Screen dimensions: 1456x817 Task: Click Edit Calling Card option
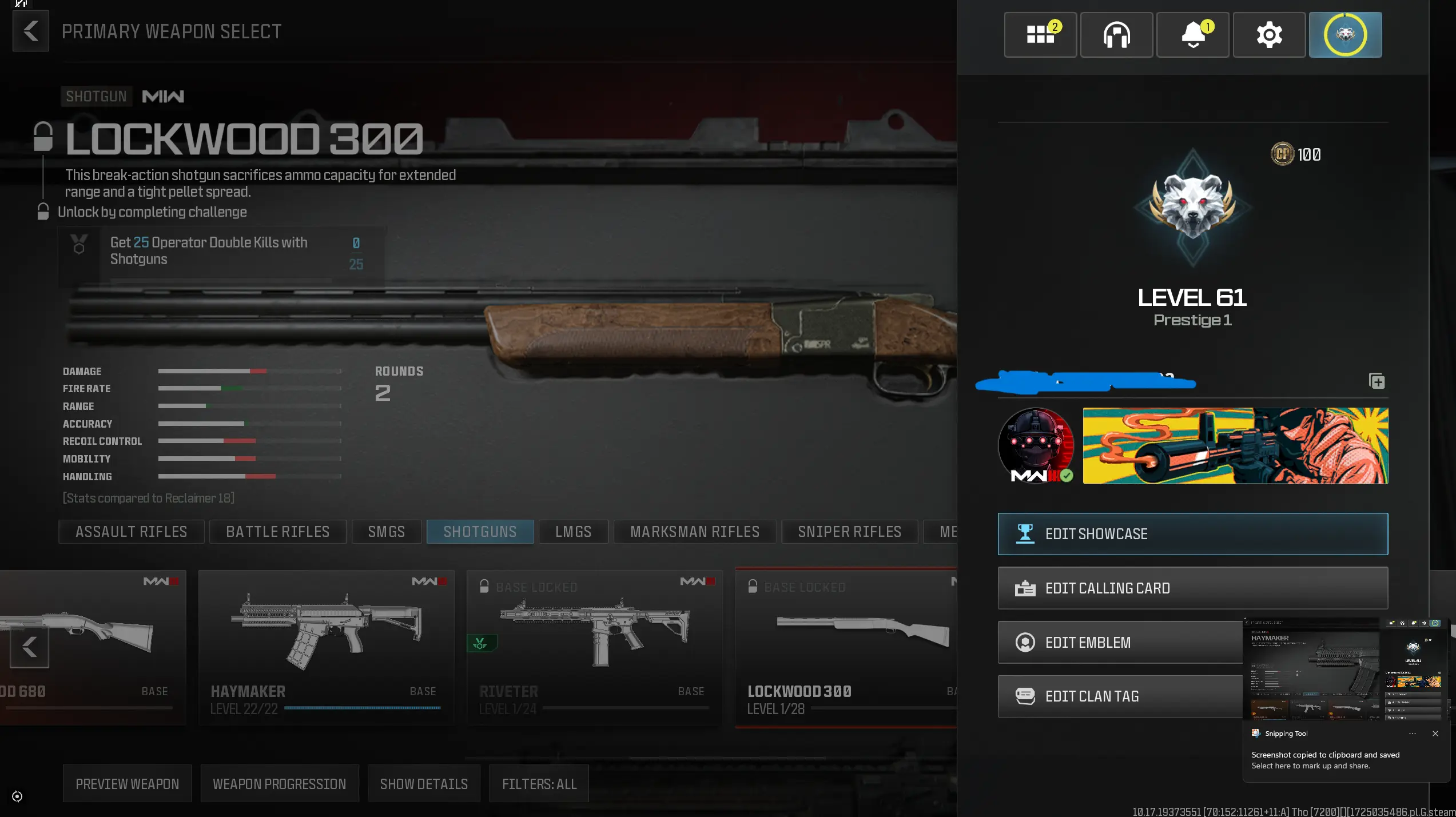pyautogui.click(x=1192, y=588)
